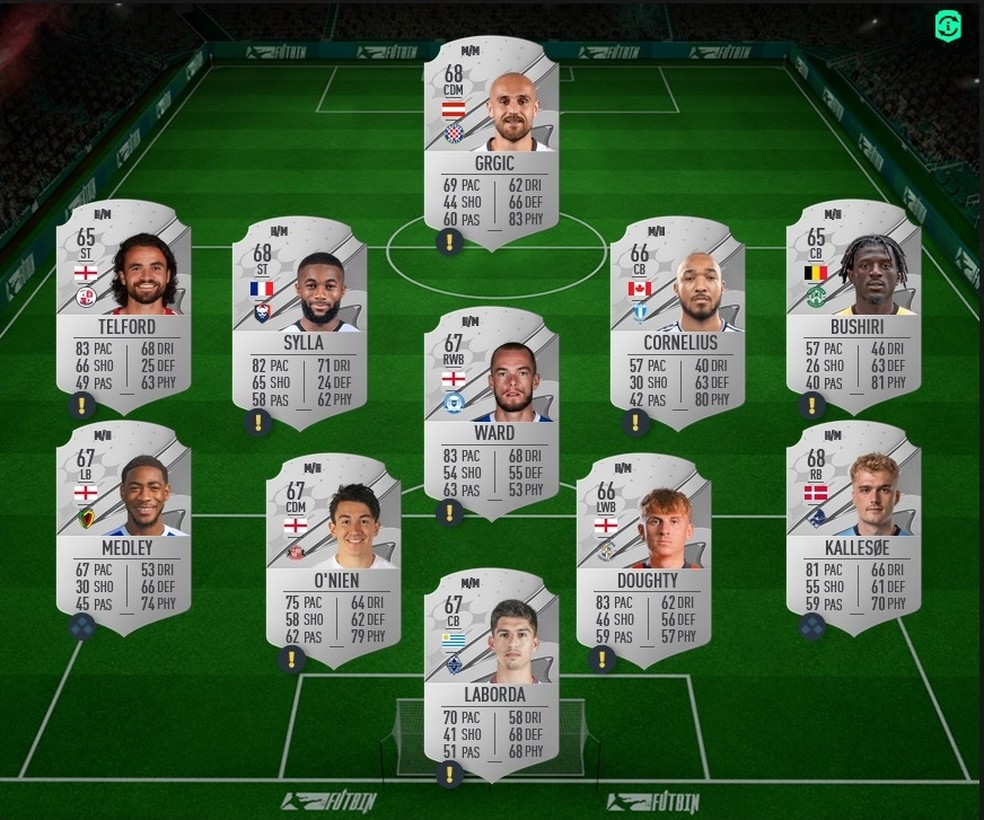Click the warning icon under Grgic's card
The height and width of the screenshot is (820, 984).
(x=449, y=241)
